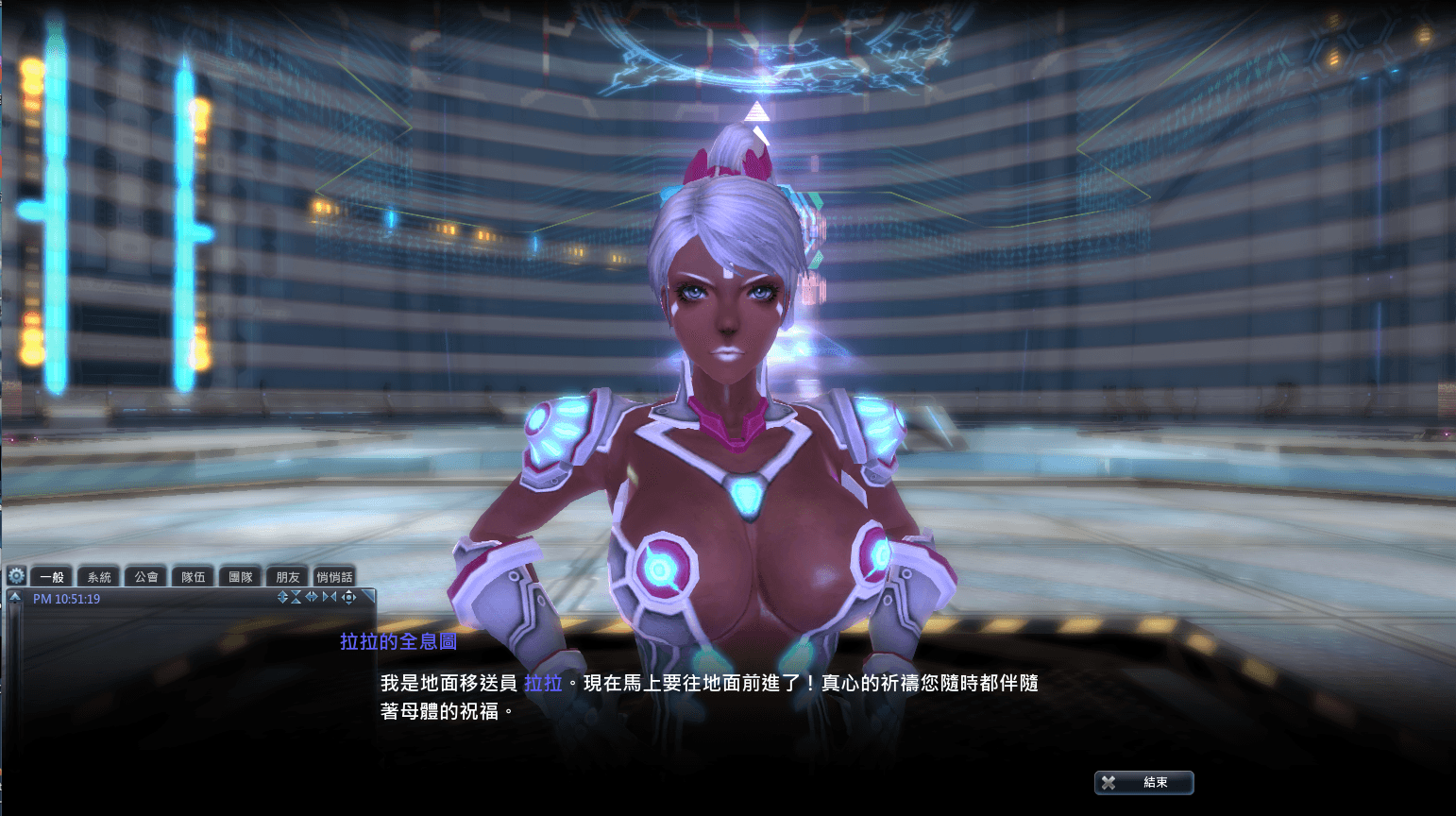The height and width of the screenshot is (816, 1456).
Task: Switch to the 一般 chat tab
Action: point(51,576)
